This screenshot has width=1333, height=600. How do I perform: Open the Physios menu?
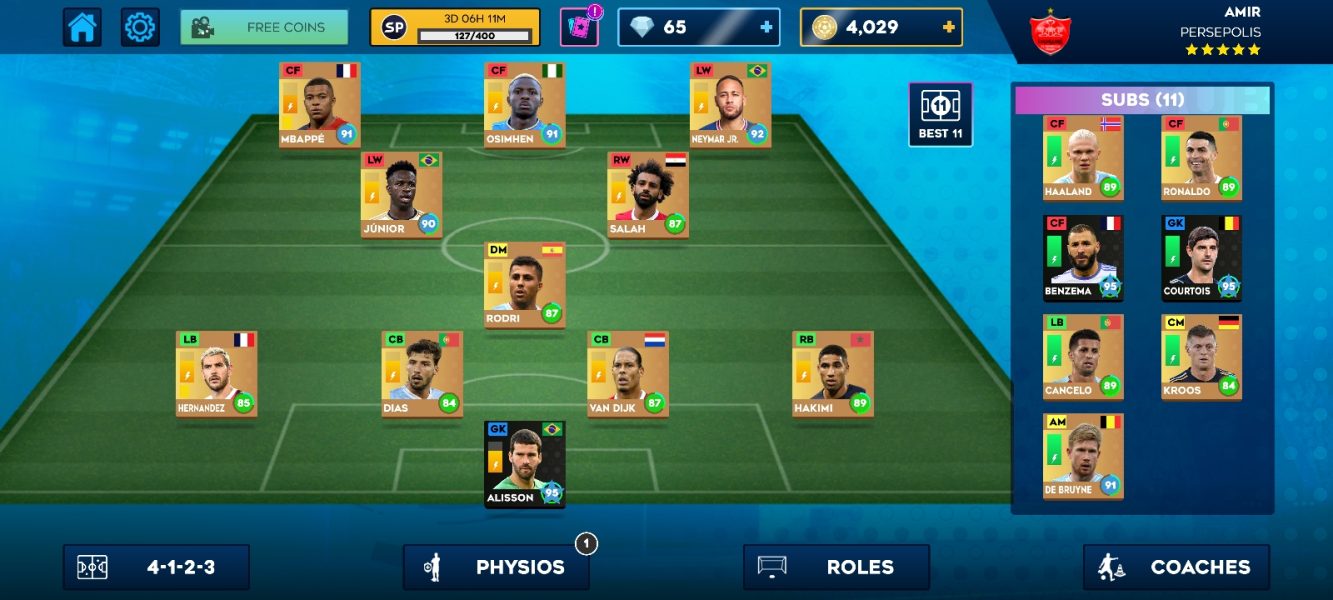(496, 567)
